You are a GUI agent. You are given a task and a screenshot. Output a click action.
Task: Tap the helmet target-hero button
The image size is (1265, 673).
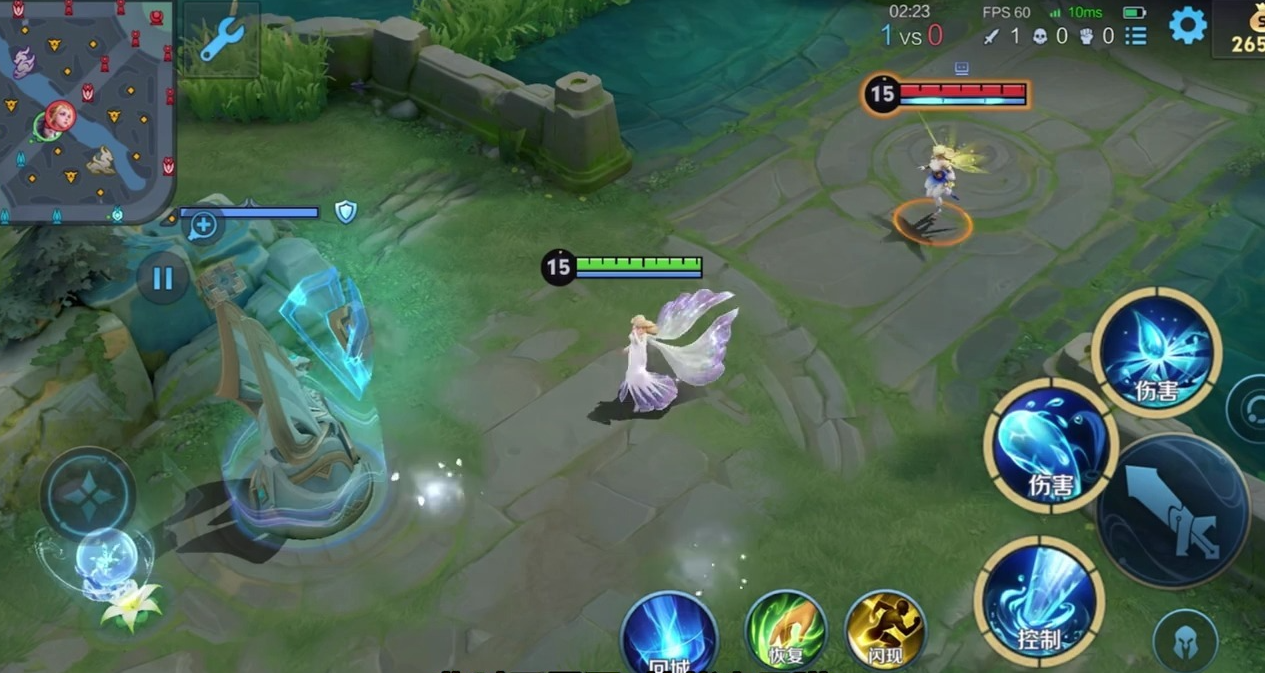click(1185, 640)
